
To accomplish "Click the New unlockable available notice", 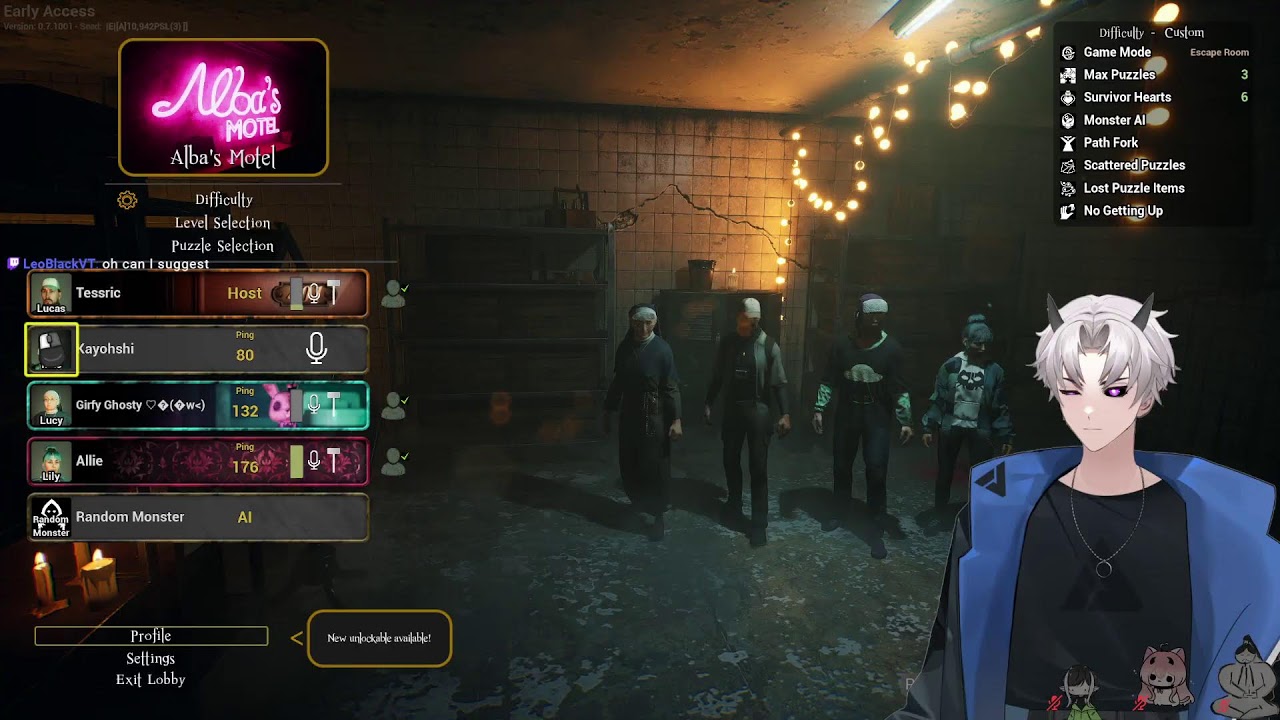I will 379,638.
